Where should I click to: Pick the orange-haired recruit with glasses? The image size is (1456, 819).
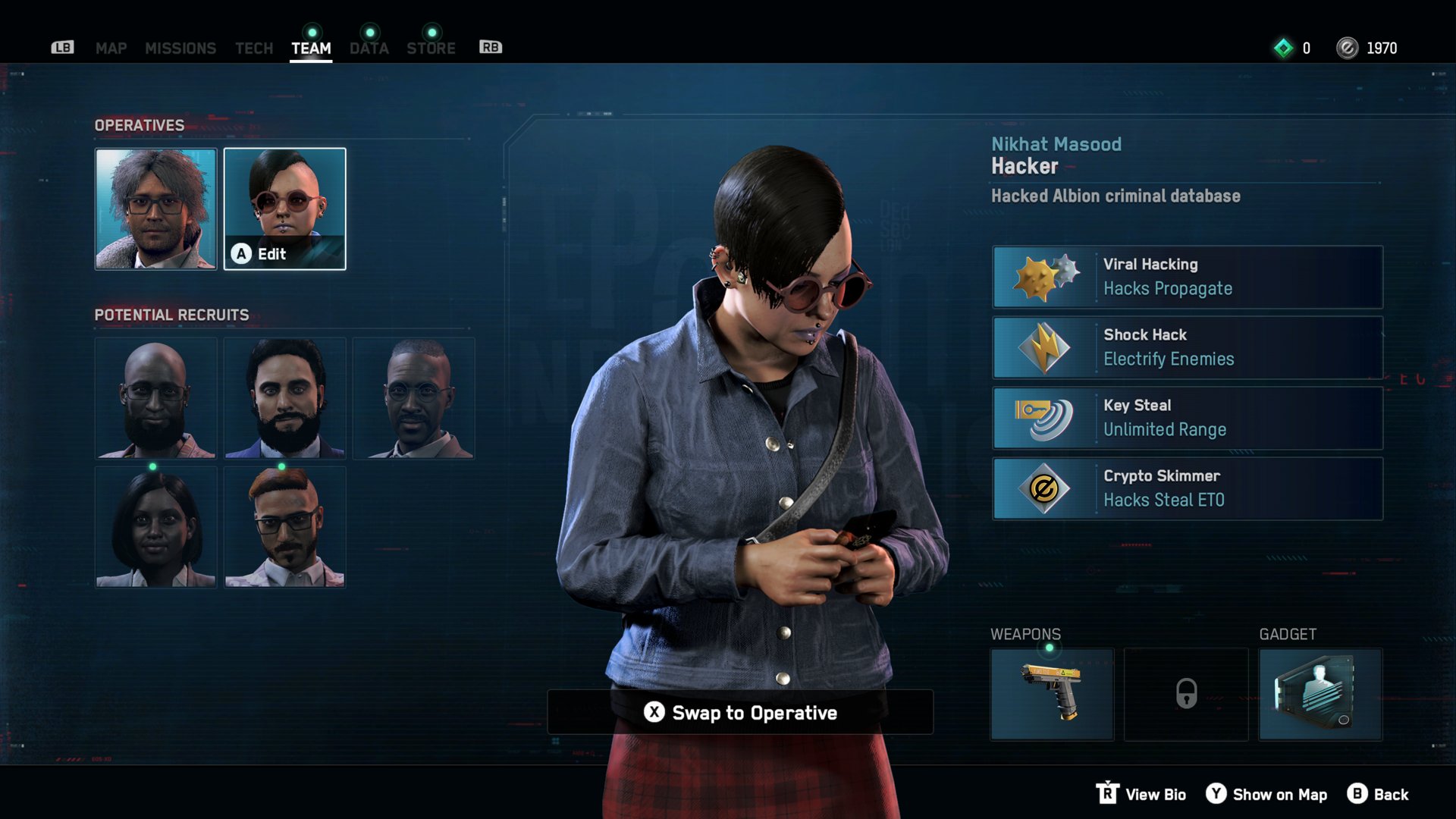[284, 527]
